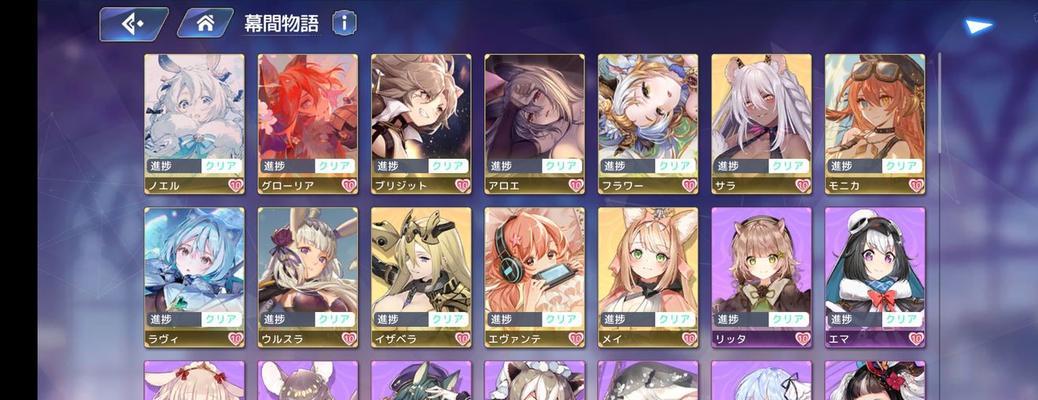The height and width of the screenshot is (400, 1038).
Task: Open the メイ story card
Action: [648, 275]
